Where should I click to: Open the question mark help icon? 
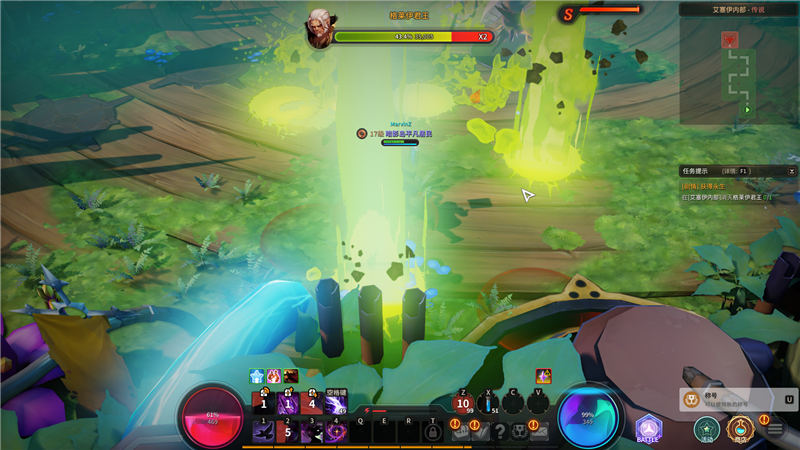point(499,431)
